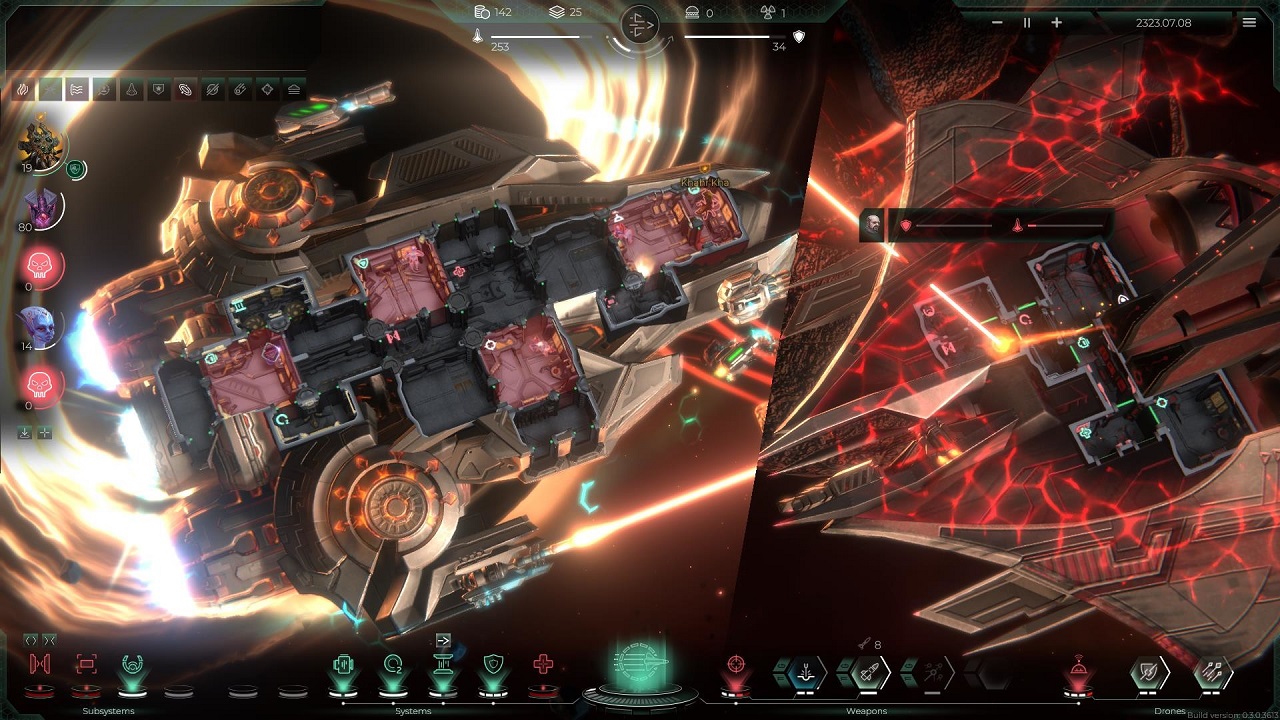Deploy the shield drone in Drones section
Image resolution: width=1280 pixels, height=720 pixels.
pyautogui.click(x=1148, y=672)
